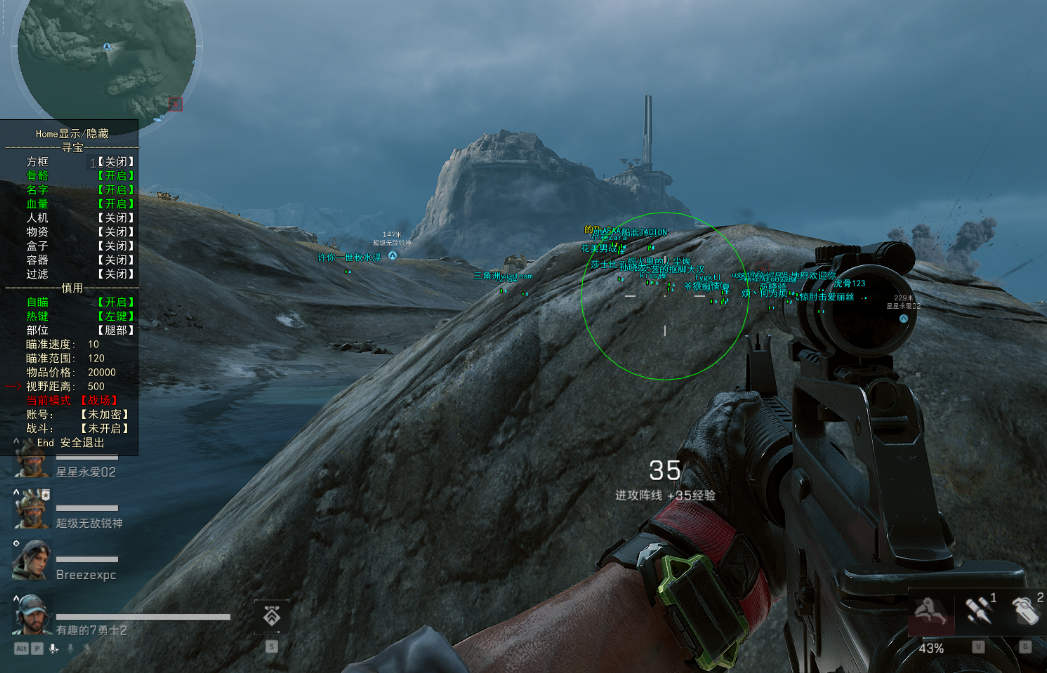Activate the chevron rank icon

coord(272,618)
